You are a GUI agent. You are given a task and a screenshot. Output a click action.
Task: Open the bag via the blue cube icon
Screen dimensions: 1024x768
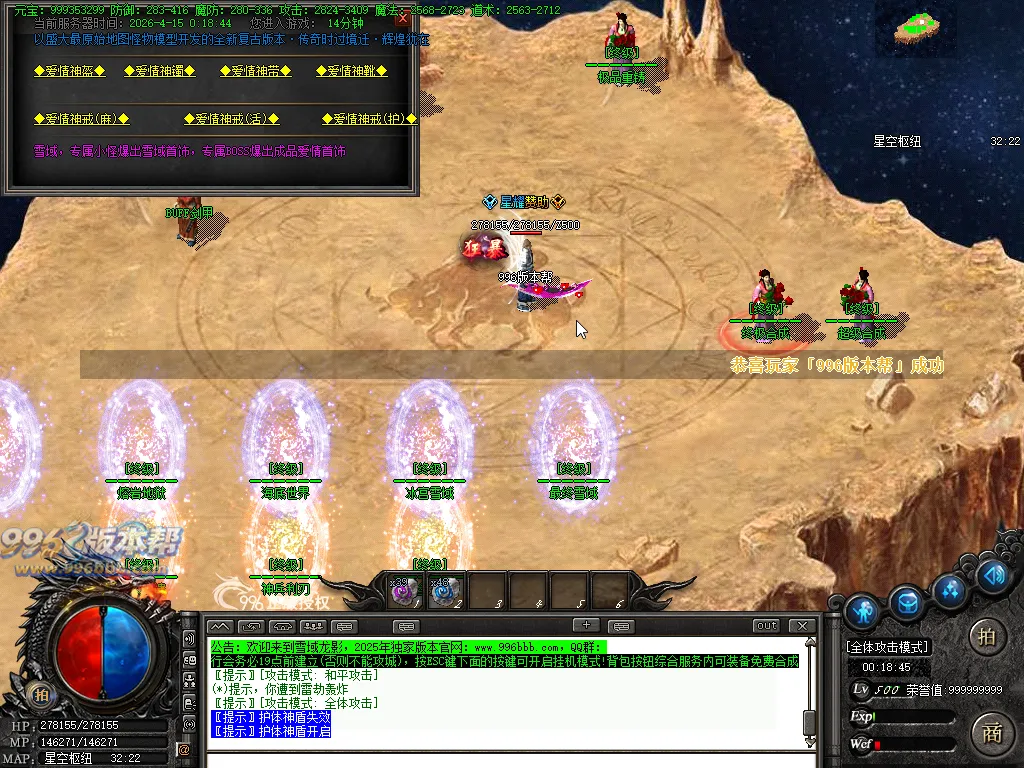click(907, 603)
